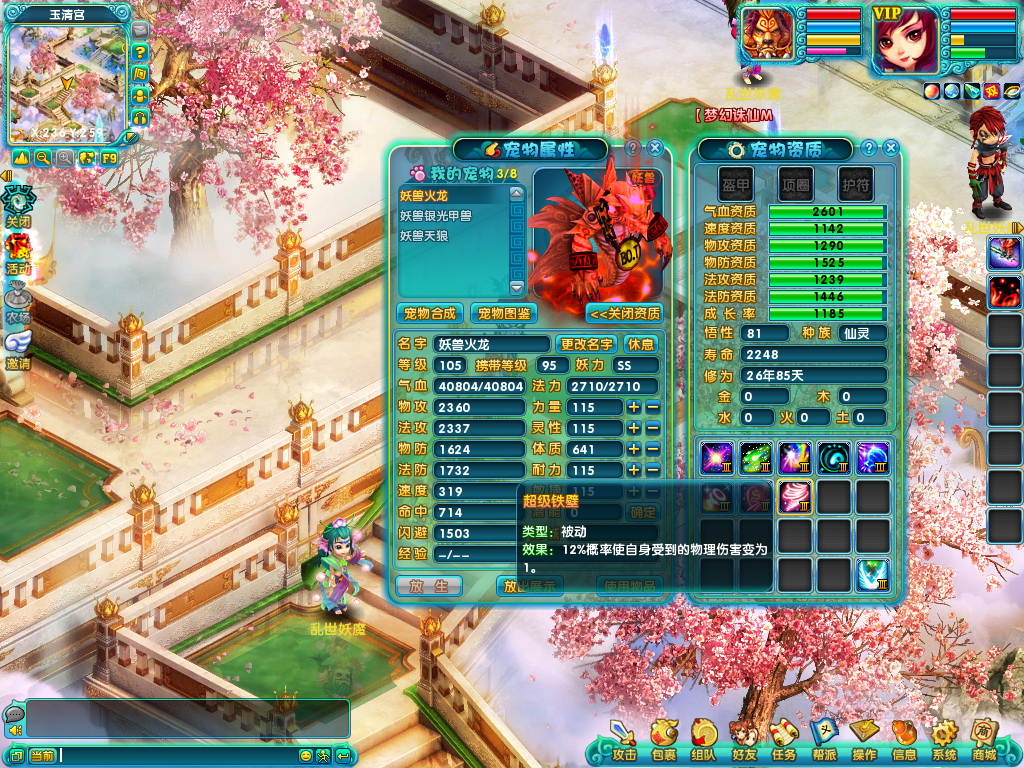1024x768 pixels.
Task: Set the pet to 休息 rest
Action: [x=641, y=344]
